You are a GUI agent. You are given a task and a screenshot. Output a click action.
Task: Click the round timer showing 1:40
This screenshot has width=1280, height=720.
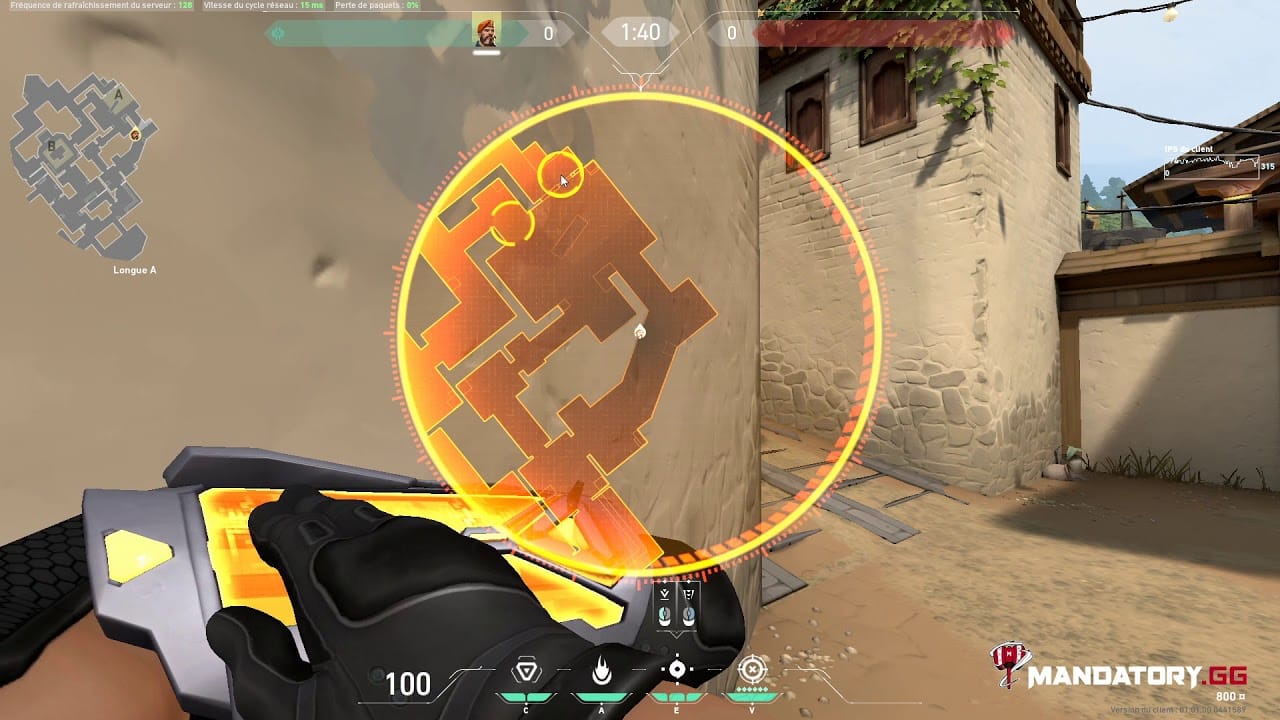[x=639, y=32]
